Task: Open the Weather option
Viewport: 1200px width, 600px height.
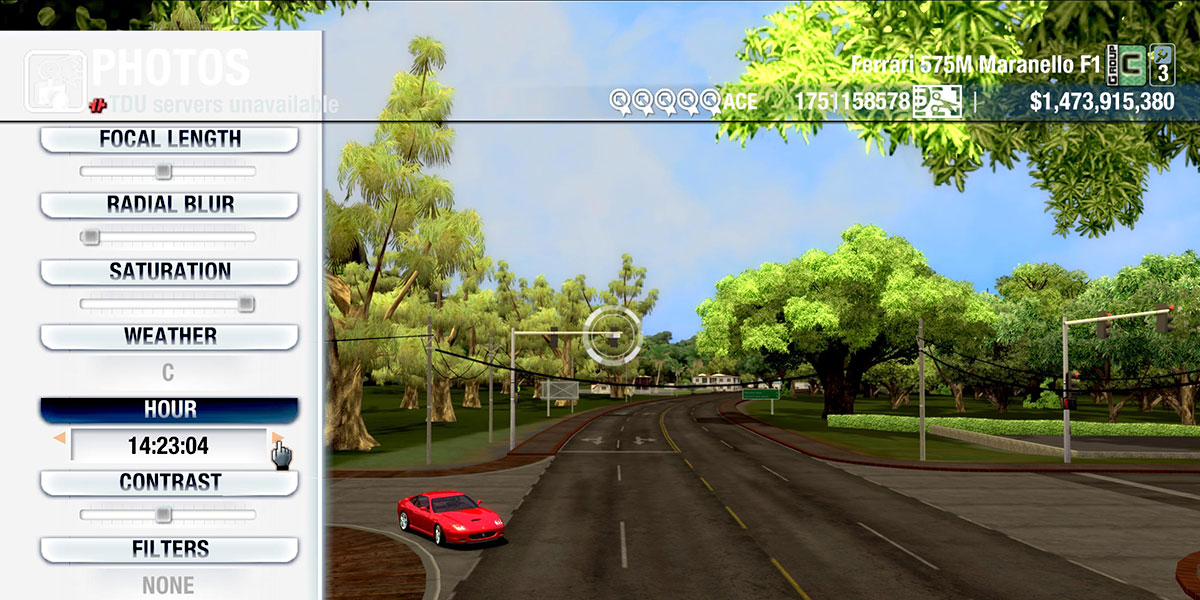Action: [x=169, y=336]
